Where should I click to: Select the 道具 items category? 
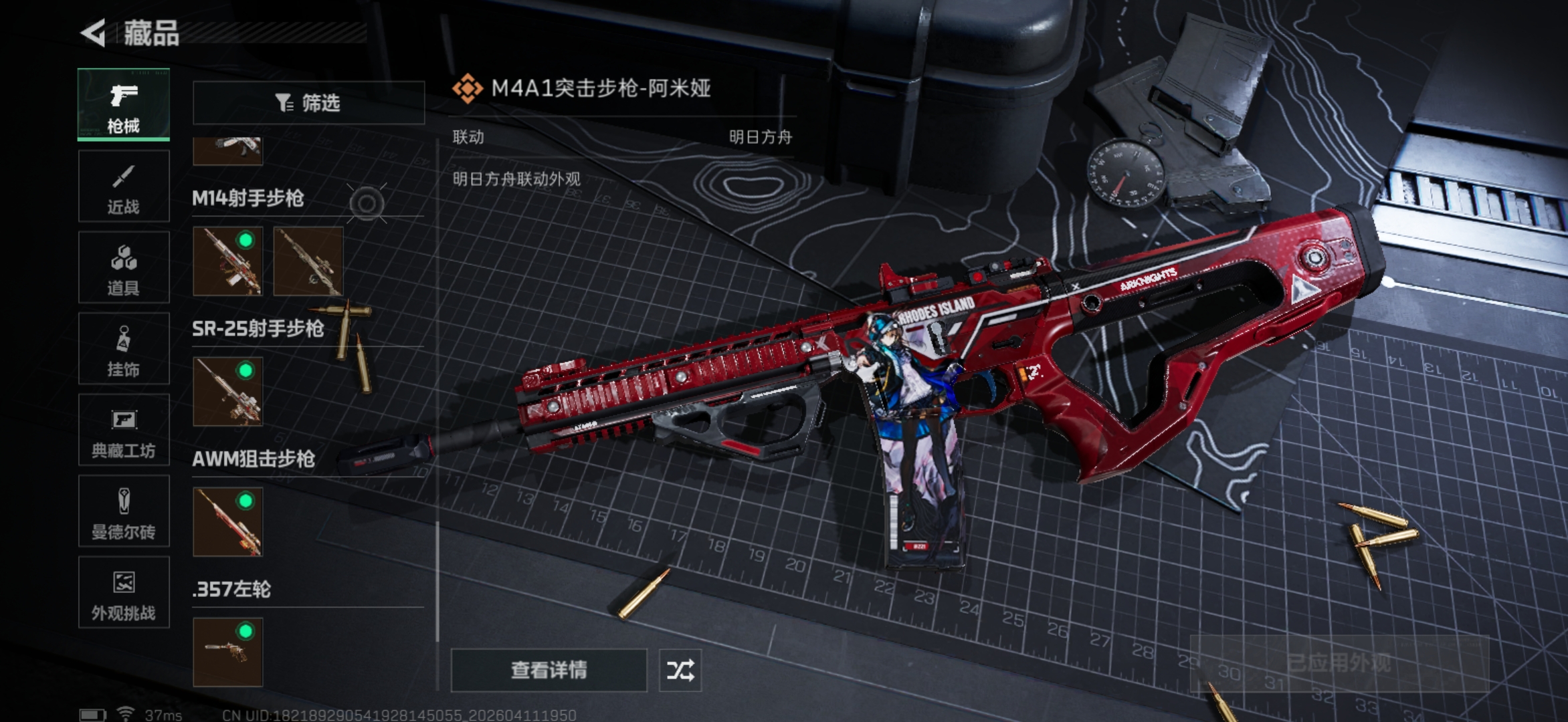124,268
